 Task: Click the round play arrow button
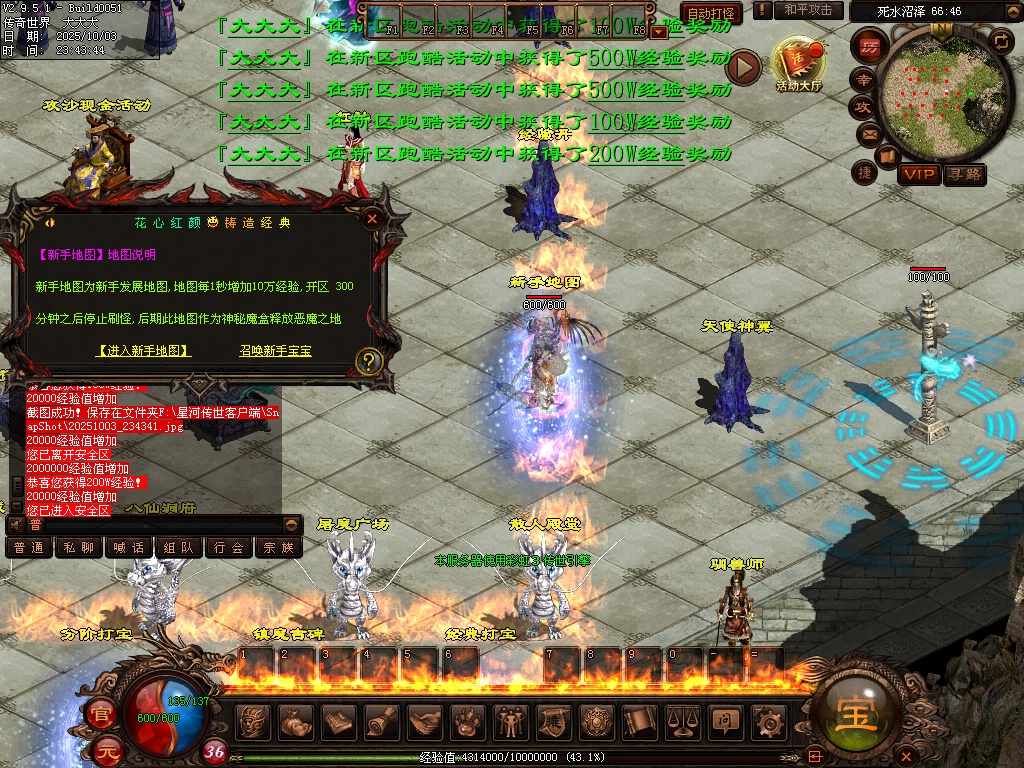point(743,67)
